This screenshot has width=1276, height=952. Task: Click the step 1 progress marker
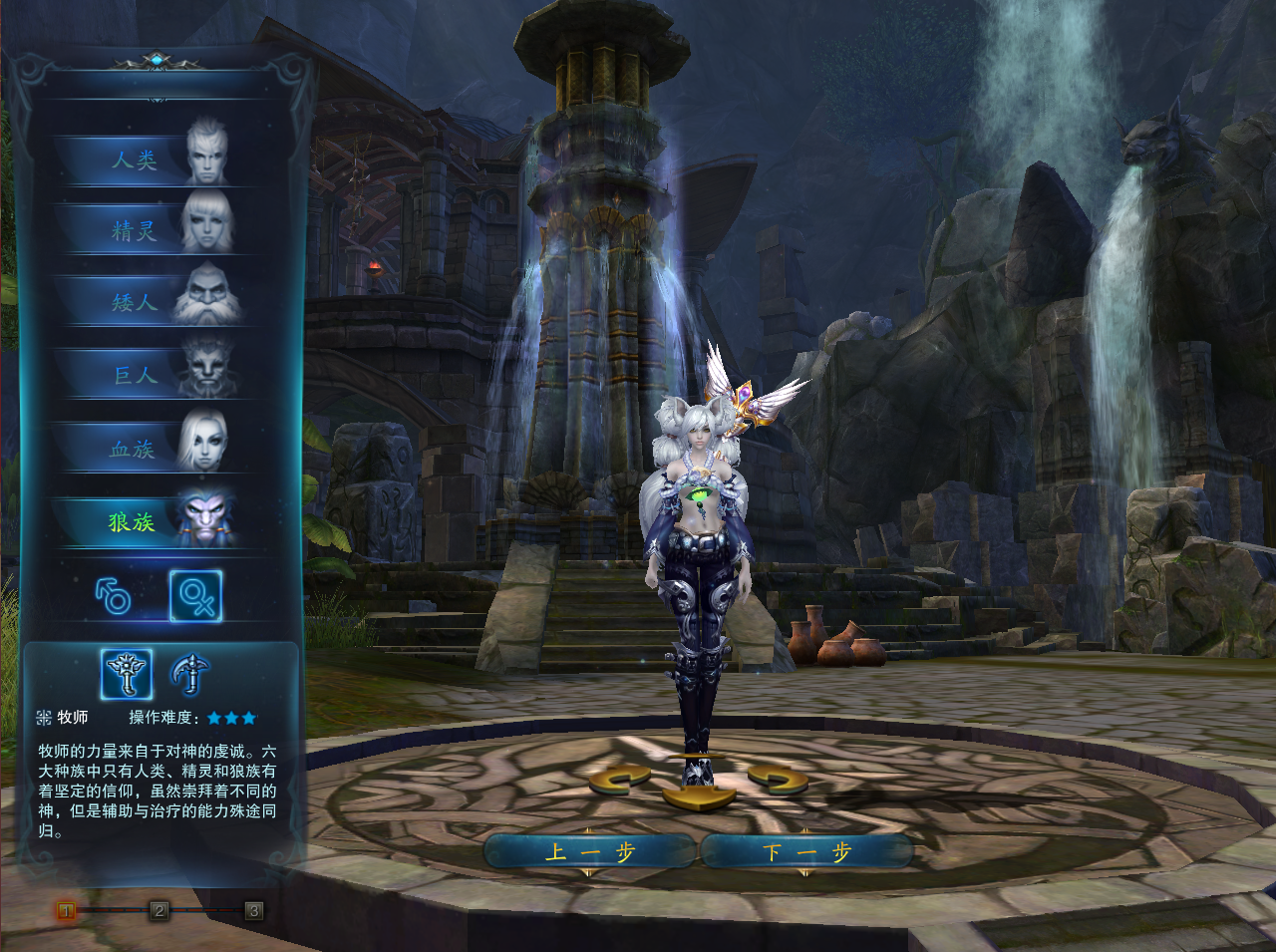[66, 910]
